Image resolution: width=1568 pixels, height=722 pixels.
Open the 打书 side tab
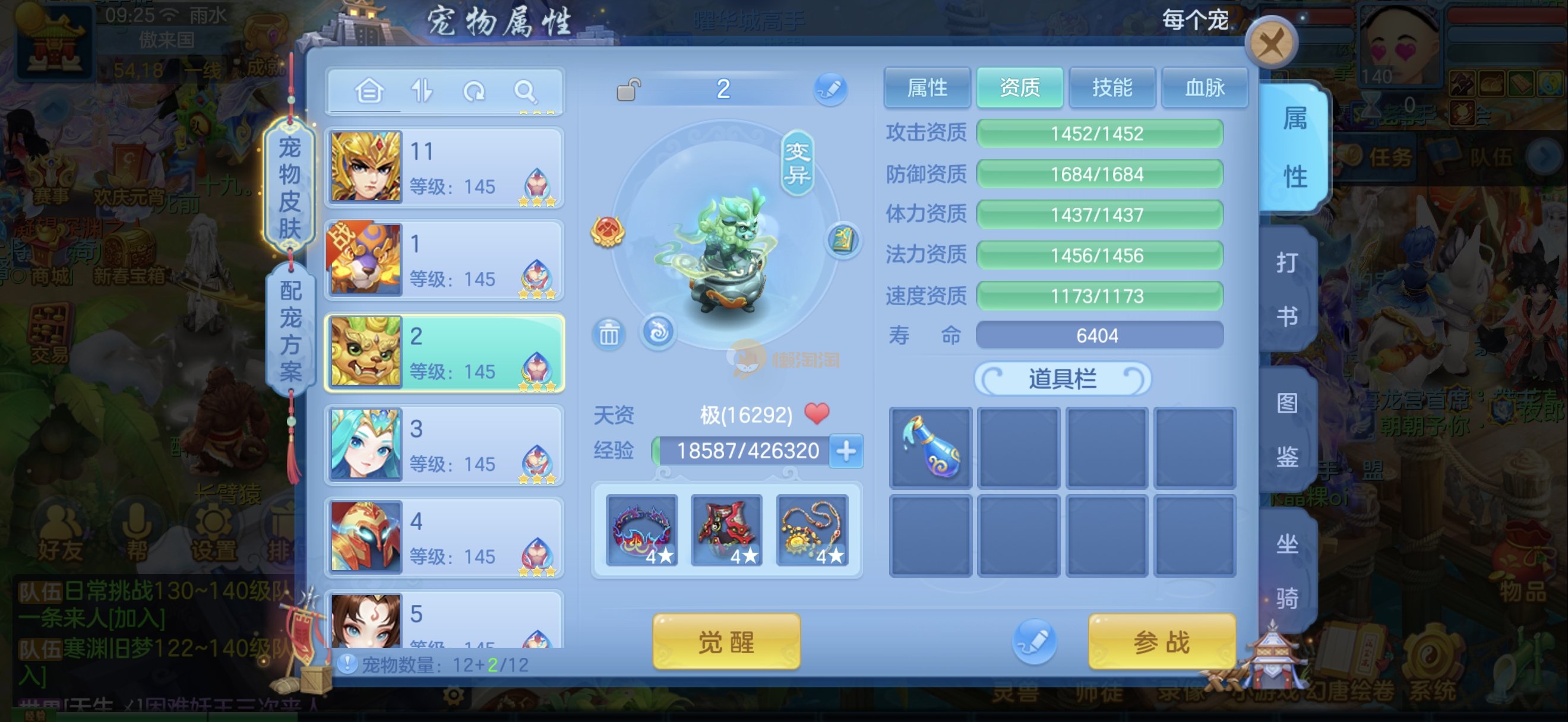pos(1287,289)
